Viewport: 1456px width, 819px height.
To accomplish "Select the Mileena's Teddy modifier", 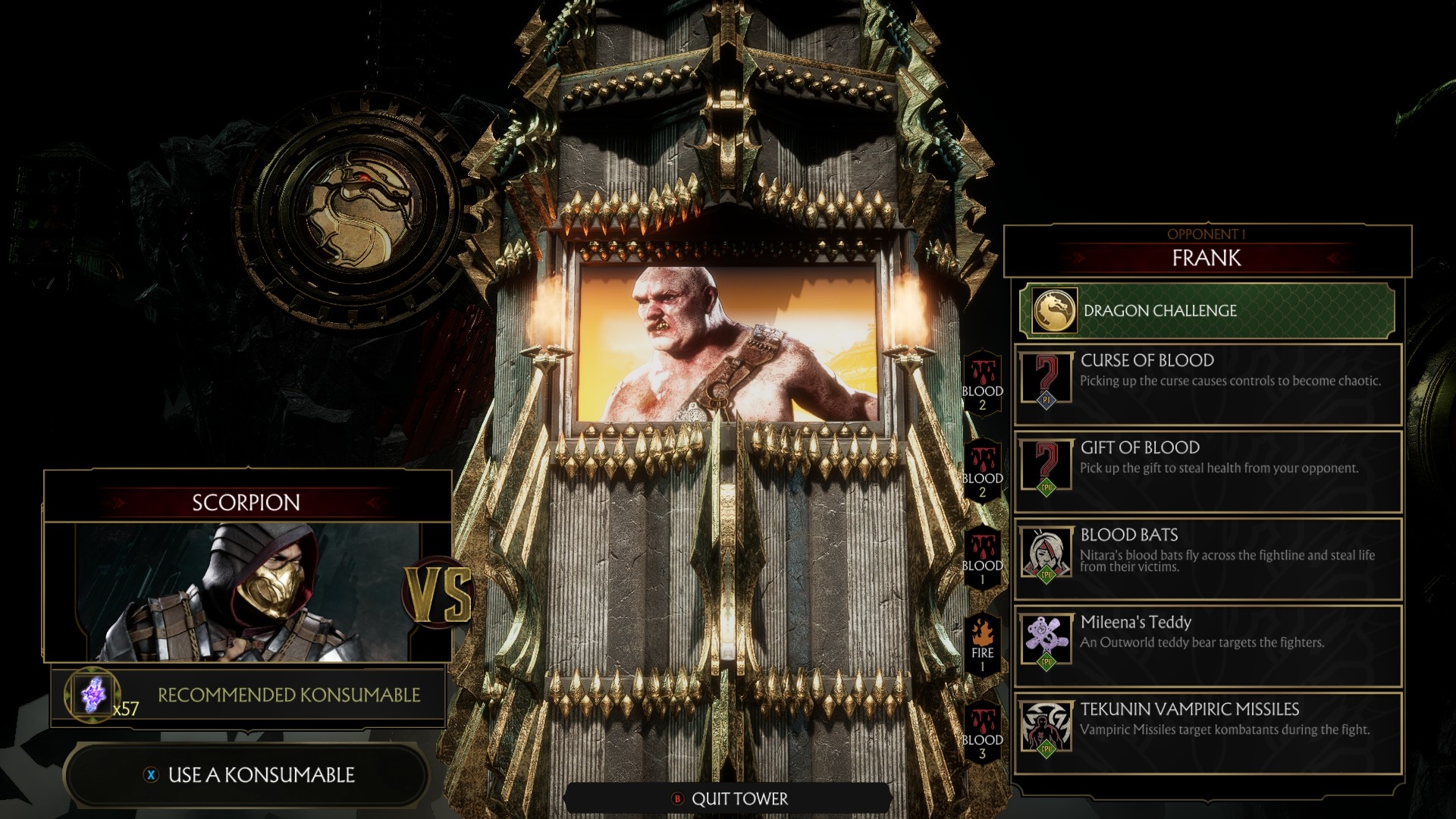I will 1207,645.
